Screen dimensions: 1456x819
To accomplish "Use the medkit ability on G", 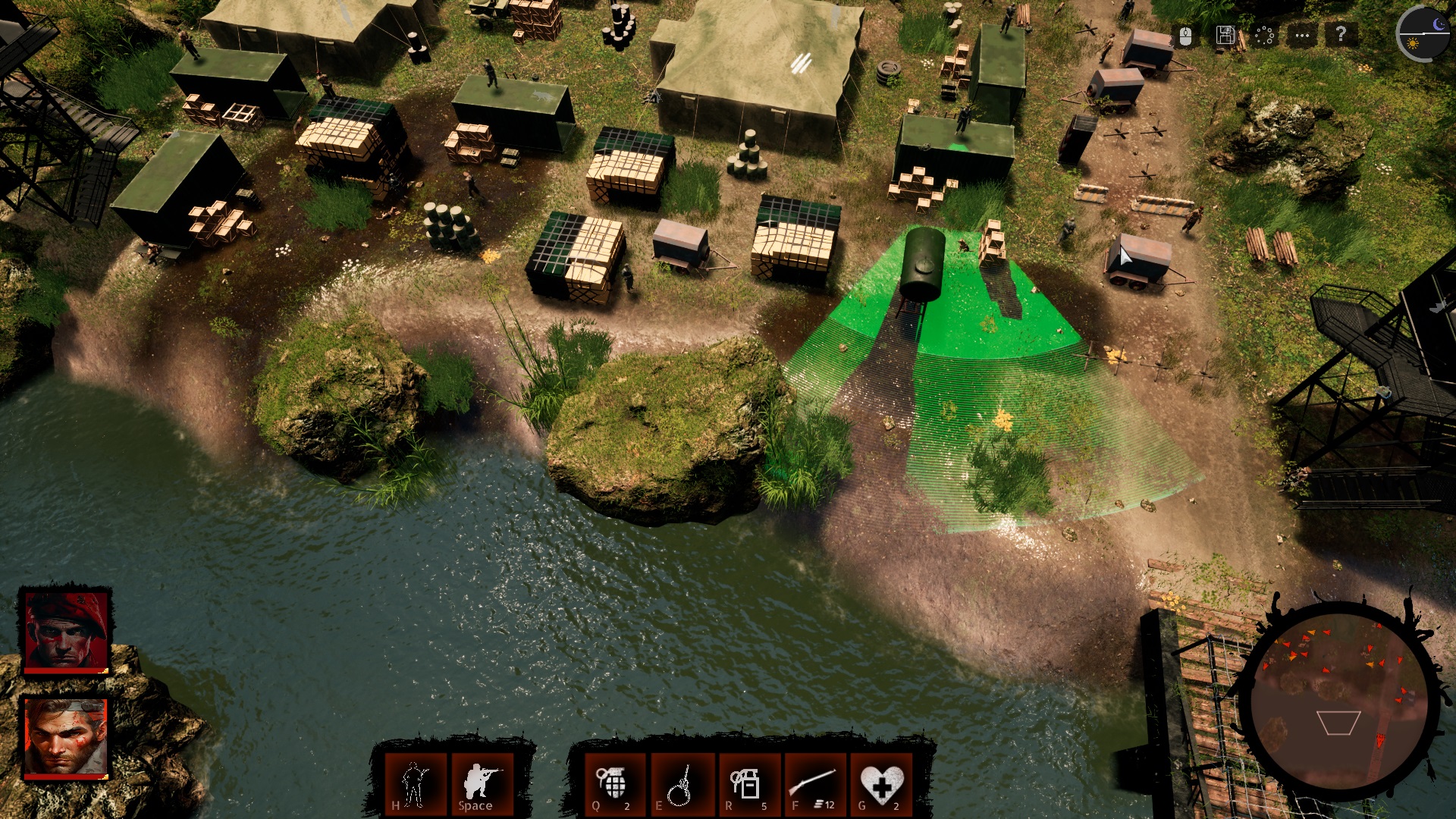I will [x=880, y=781].
